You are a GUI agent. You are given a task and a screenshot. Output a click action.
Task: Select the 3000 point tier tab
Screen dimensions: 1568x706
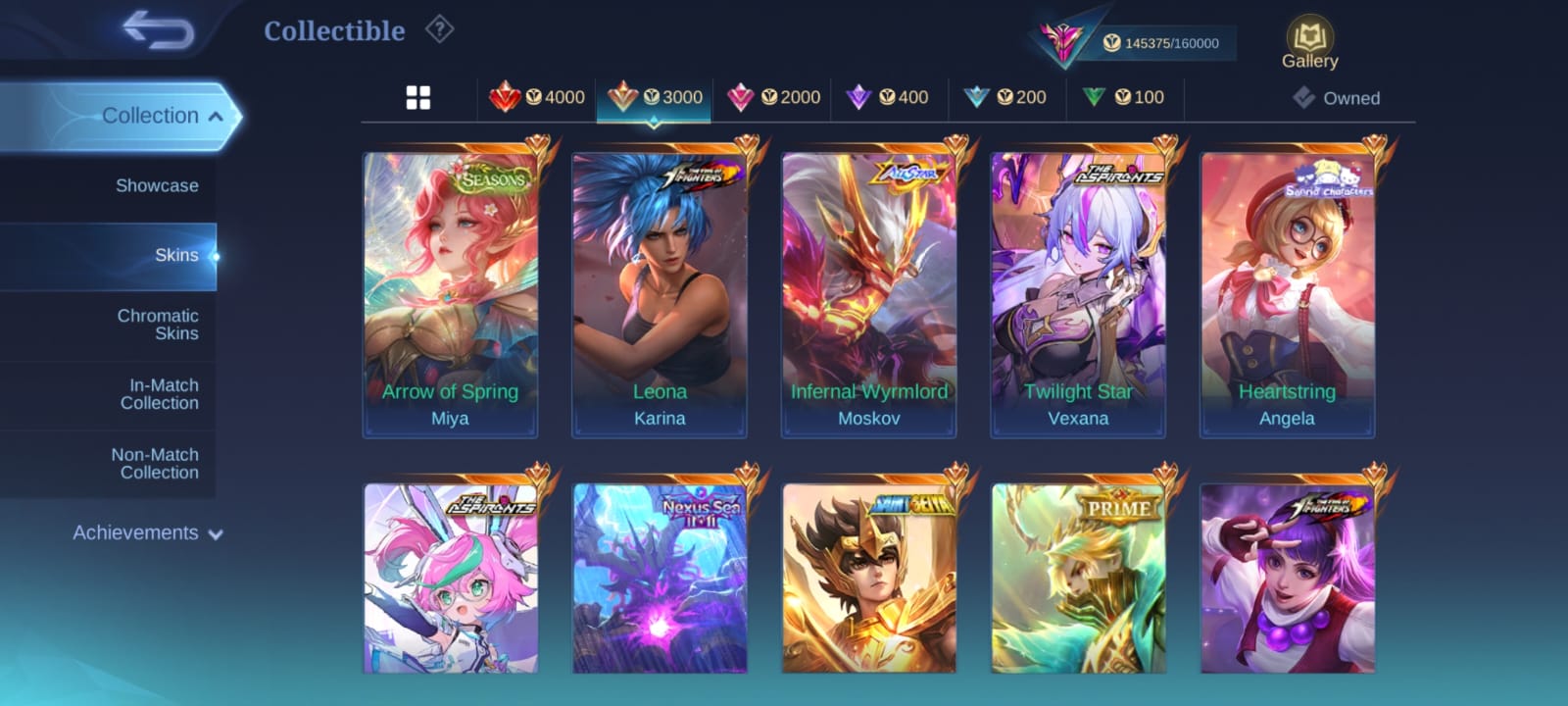coord(655,97)
